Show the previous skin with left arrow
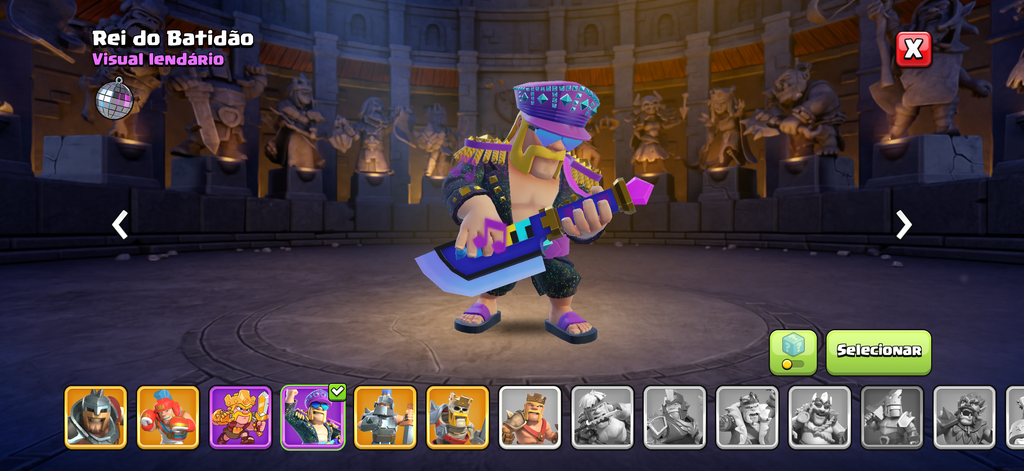The width and height of the screenshot is (1024, 471). [120, 225]
